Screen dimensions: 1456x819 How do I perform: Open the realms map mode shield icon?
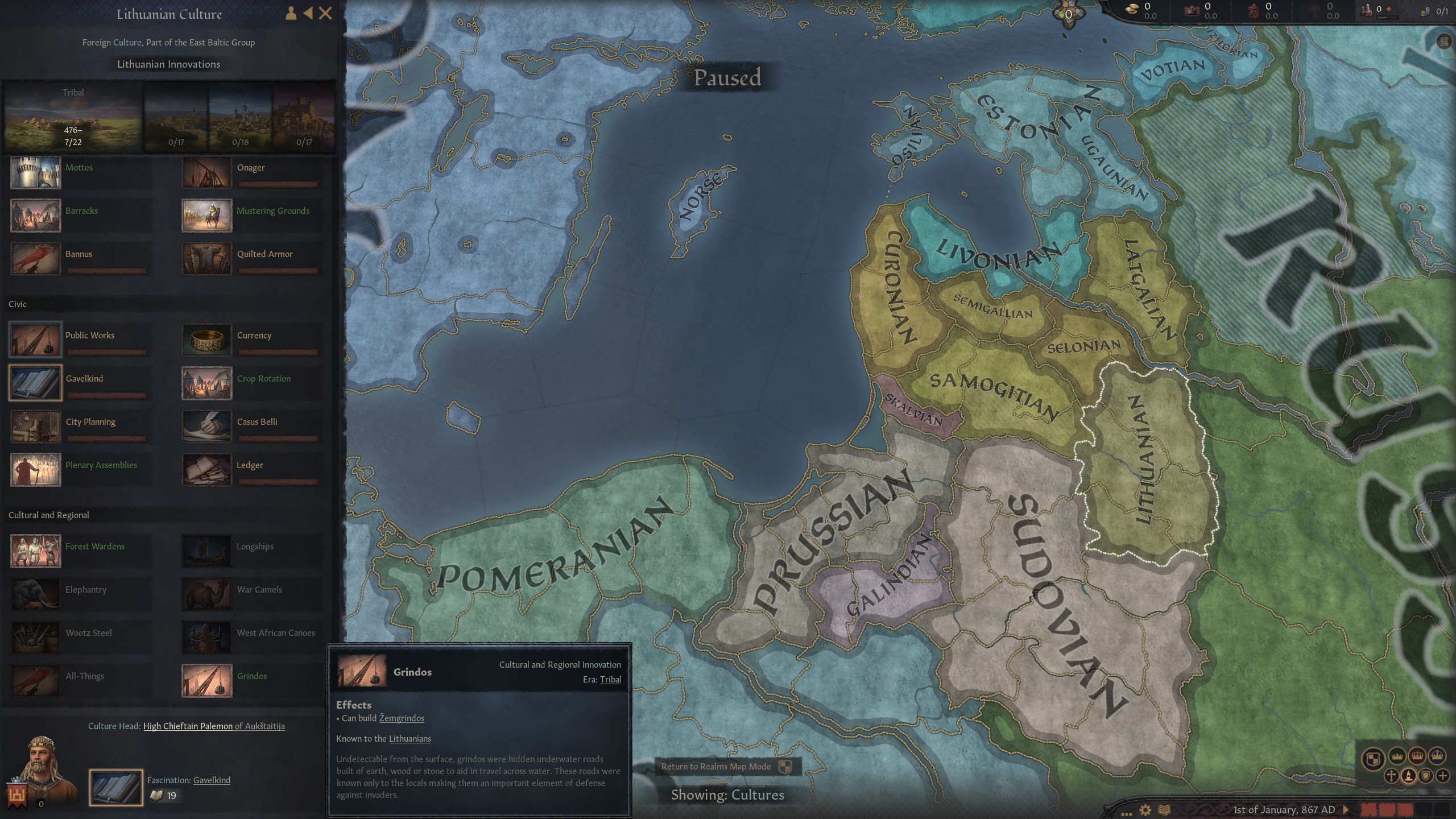click(1372, 756)
